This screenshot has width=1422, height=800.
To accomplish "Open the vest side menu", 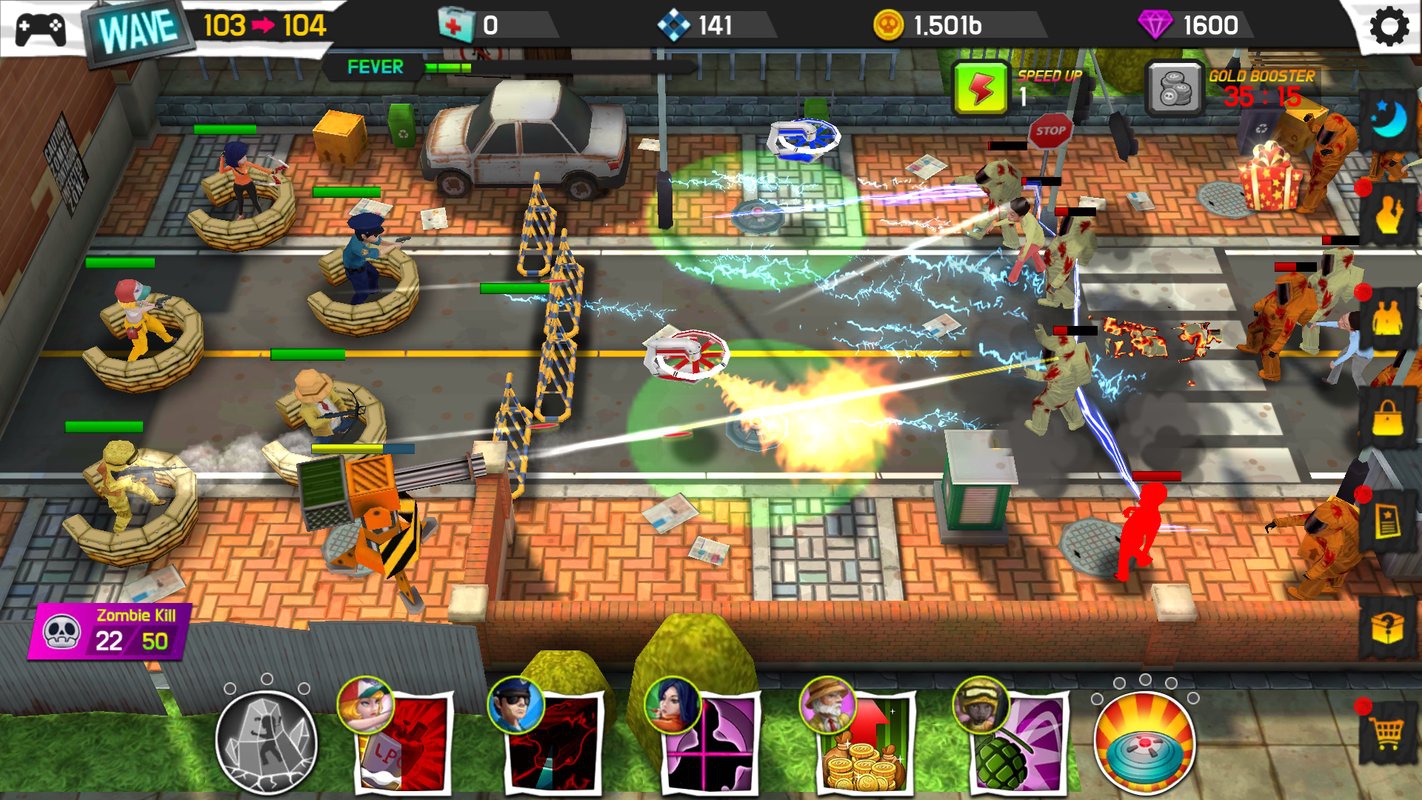I will [1388, 318].
